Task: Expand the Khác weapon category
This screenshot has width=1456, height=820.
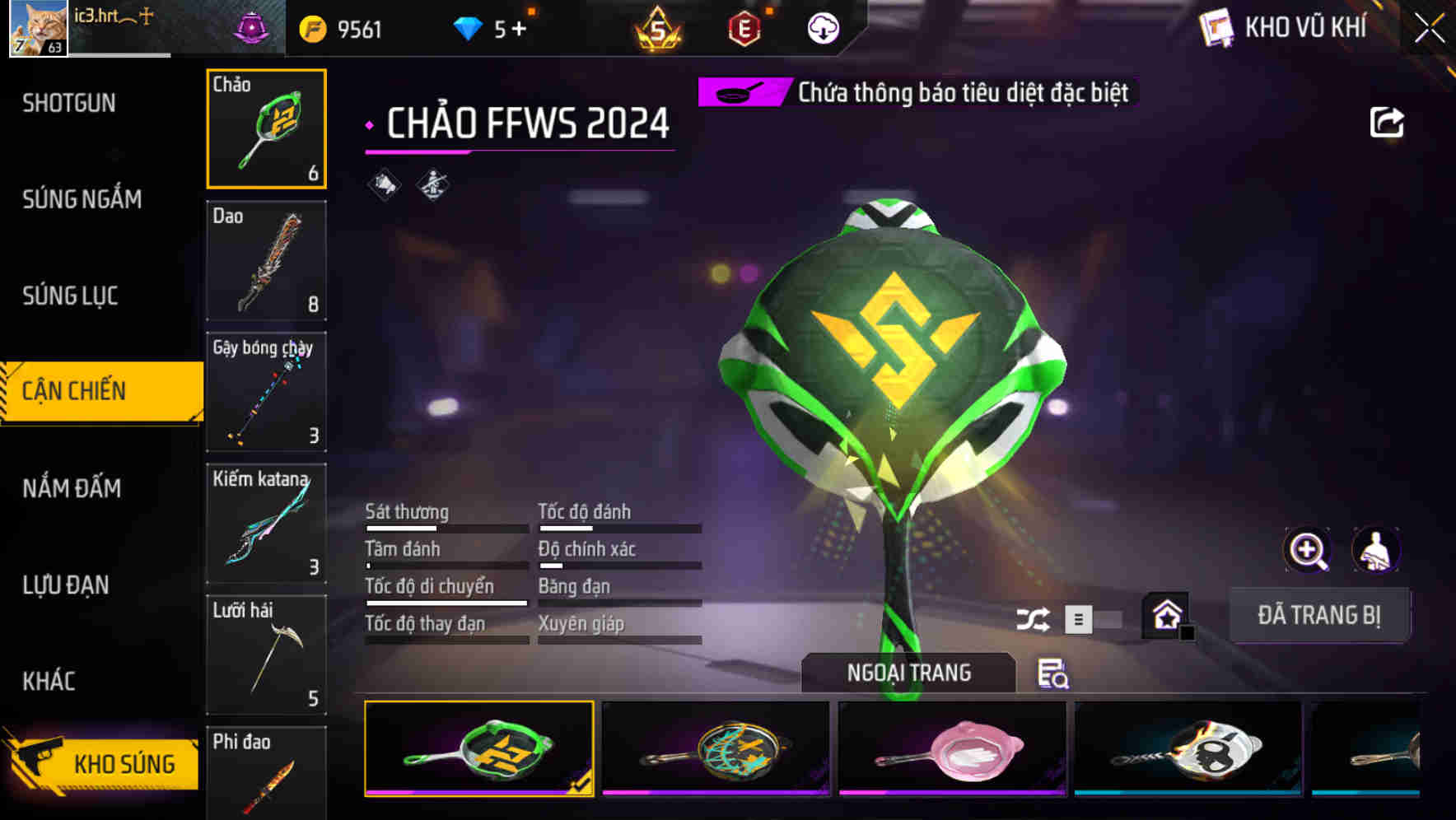Action: [49, 681]
